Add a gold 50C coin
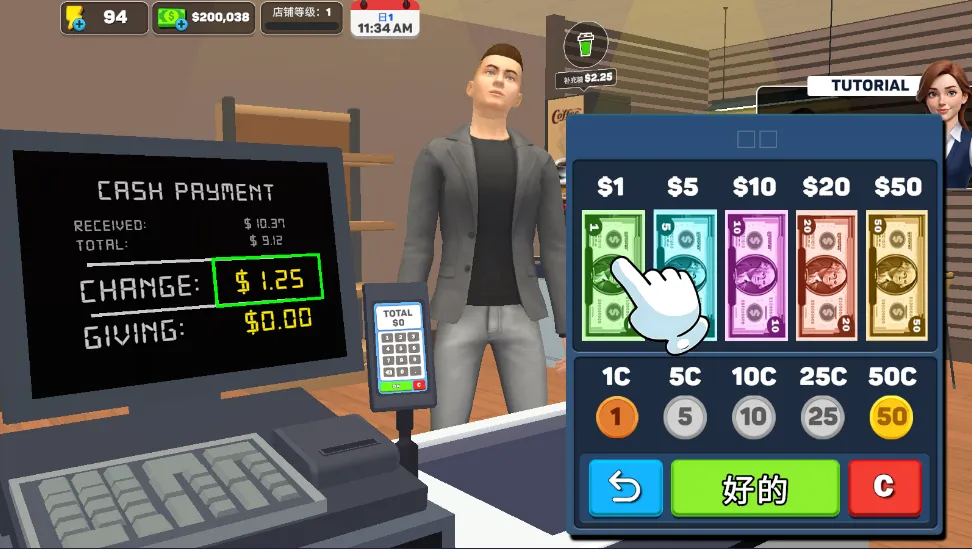The image size is (972, 550). click(x=891, y=417)
